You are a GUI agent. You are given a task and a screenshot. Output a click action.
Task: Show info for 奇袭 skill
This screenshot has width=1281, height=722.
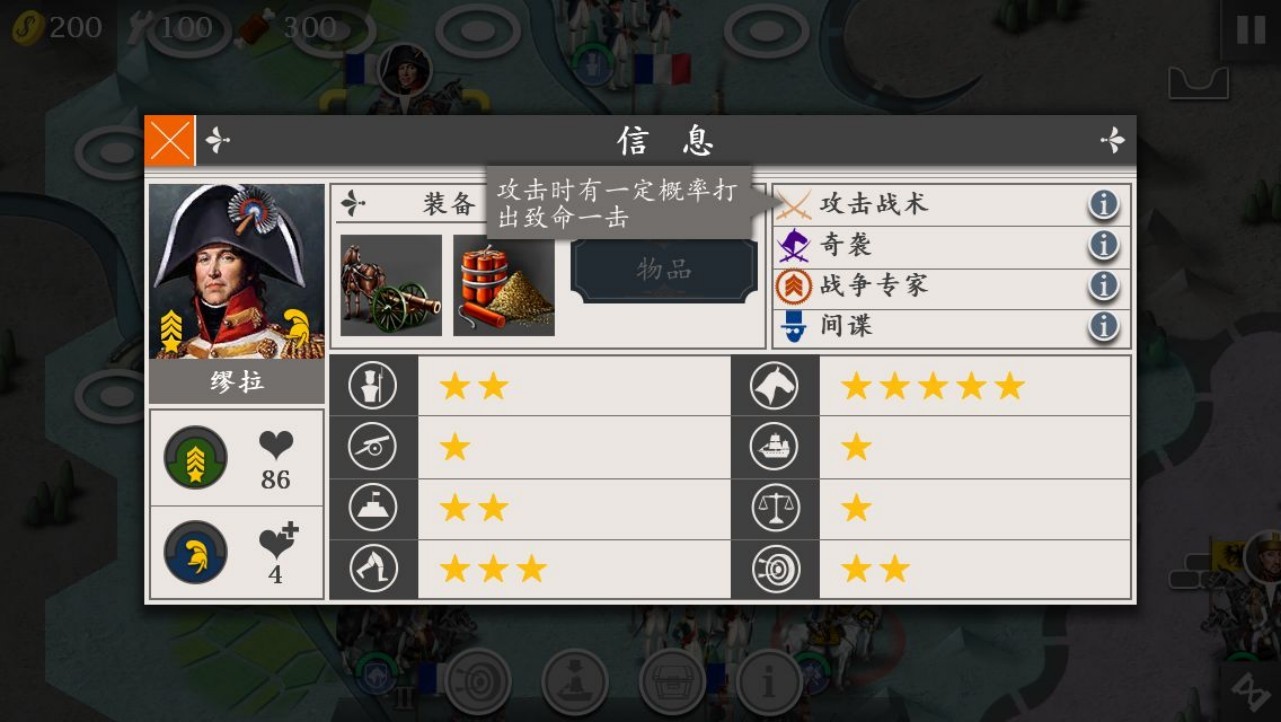[1103, 245]
